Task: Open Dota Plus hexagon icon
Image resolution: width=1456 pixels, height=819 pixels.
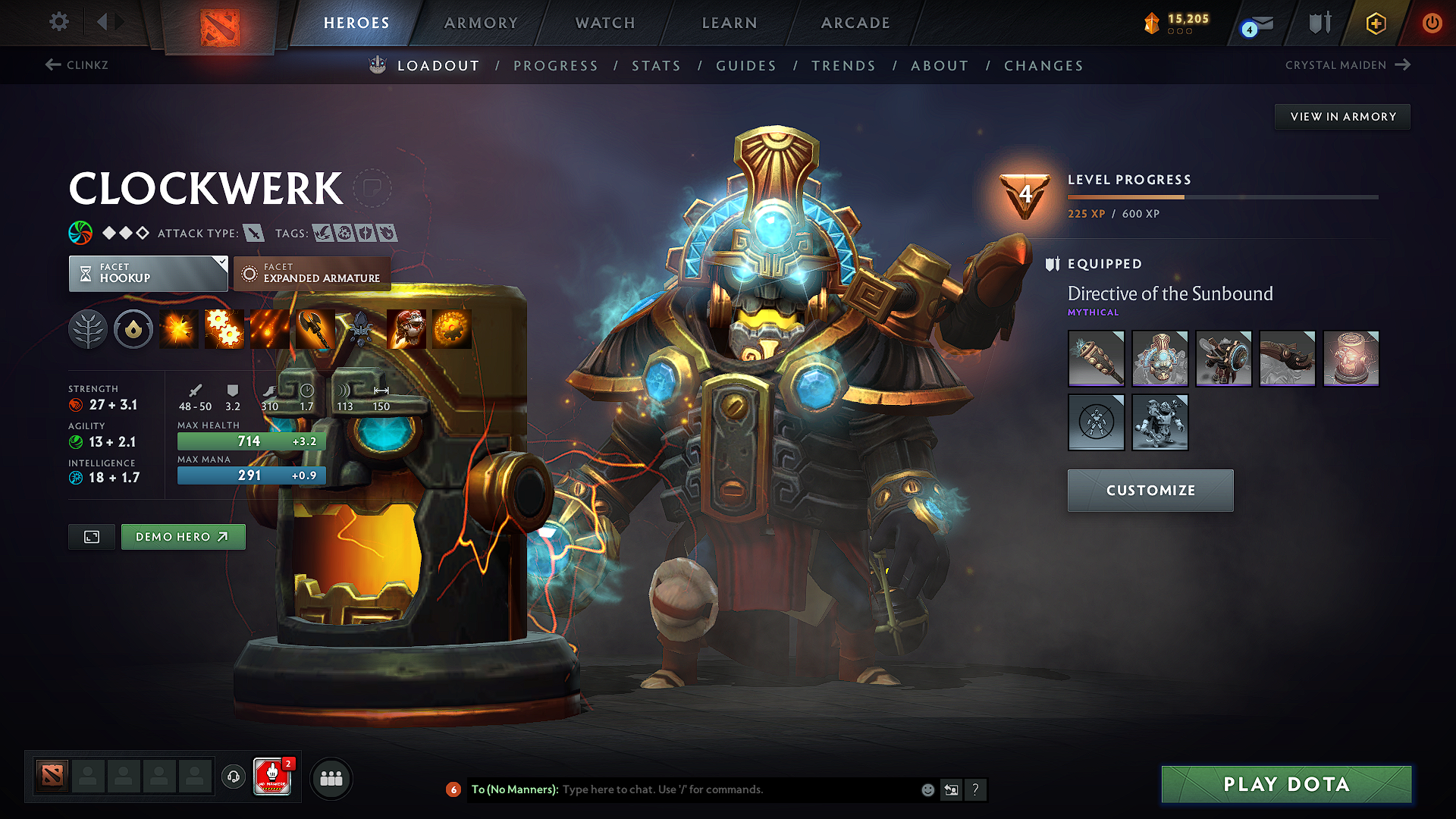Action: pyautogui.click(x=1375, y=23)
